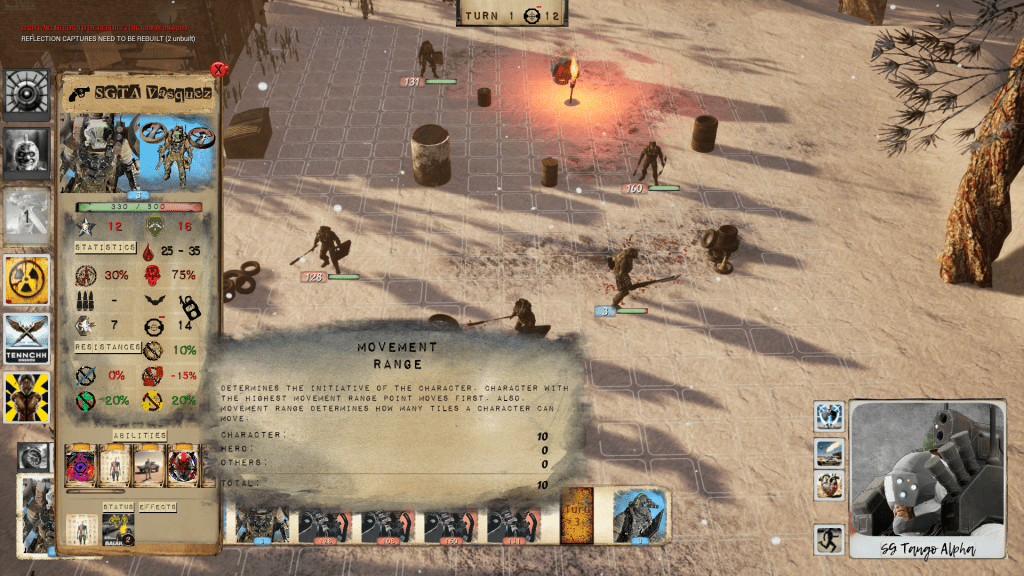
Task: Click the orange Turn 3 marker card
Action: tap(579, 517)
